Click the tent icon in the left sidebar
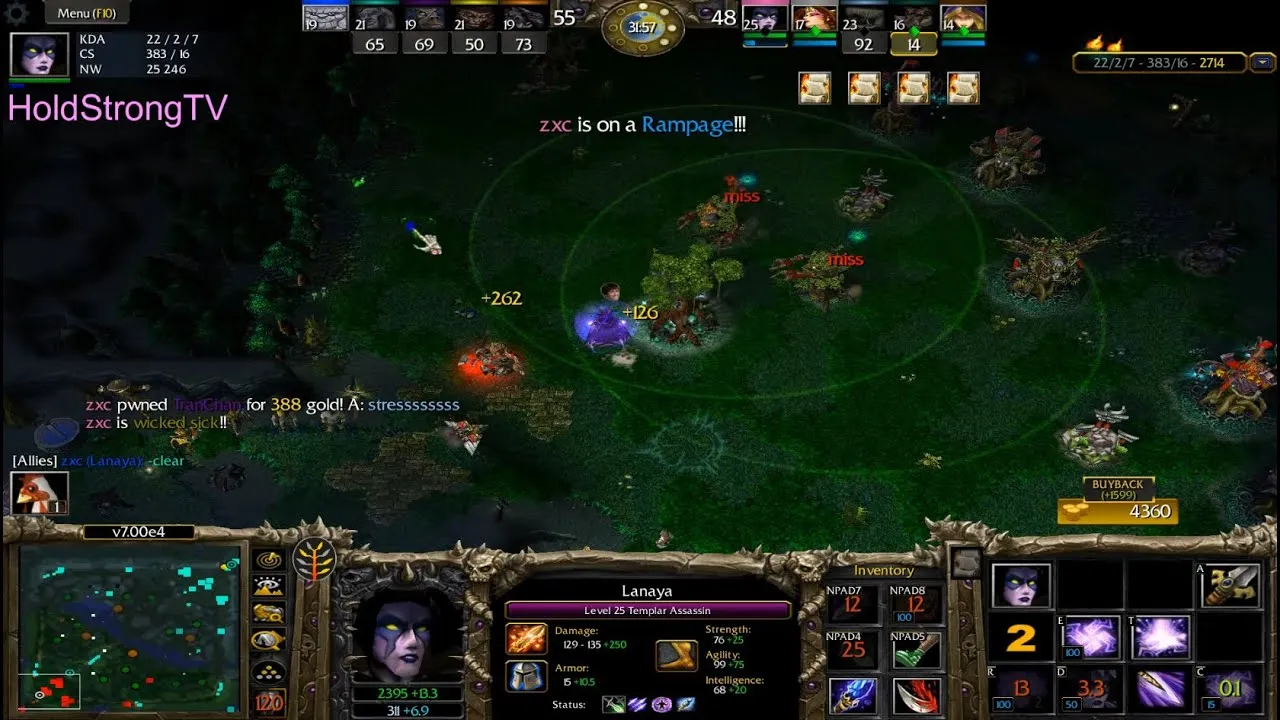The height and width of the screenshot is (720, 1280). 266,638
